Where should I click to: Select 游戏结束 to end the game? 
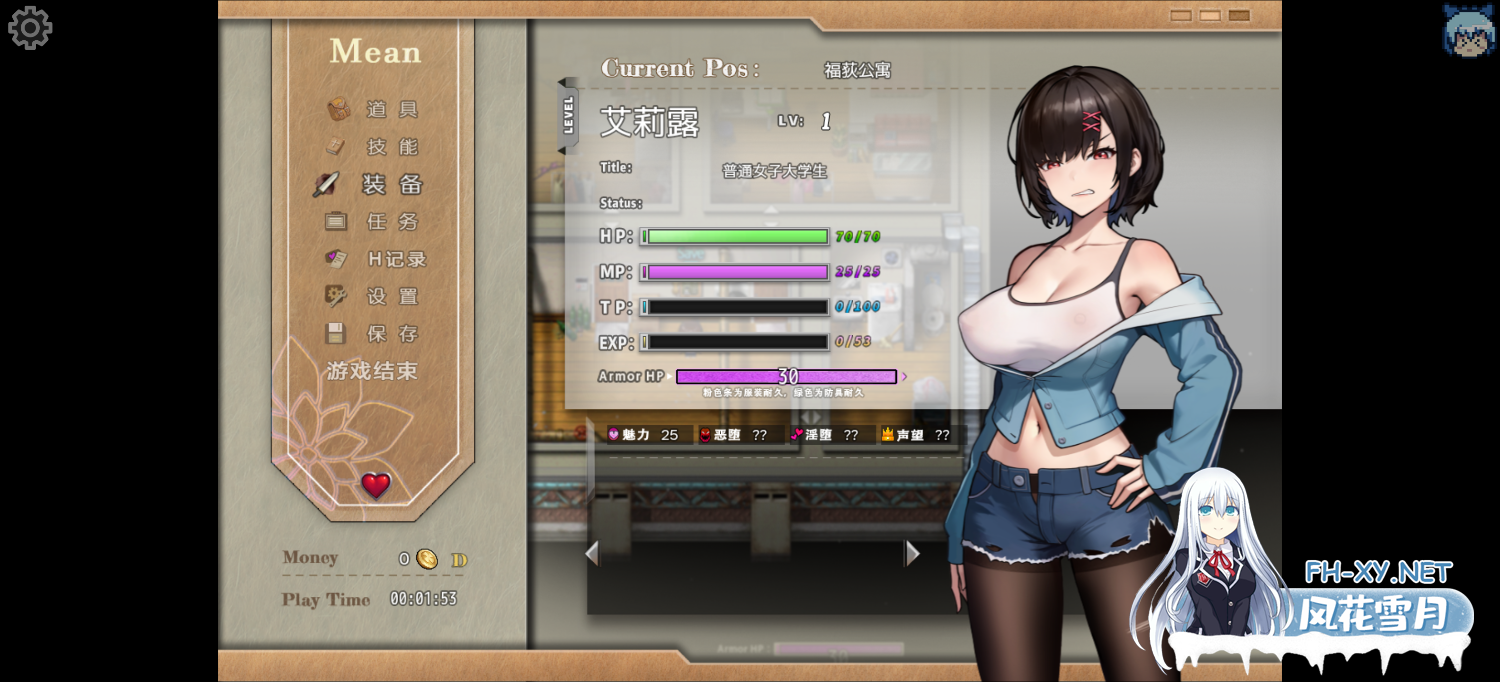point(372,371)
